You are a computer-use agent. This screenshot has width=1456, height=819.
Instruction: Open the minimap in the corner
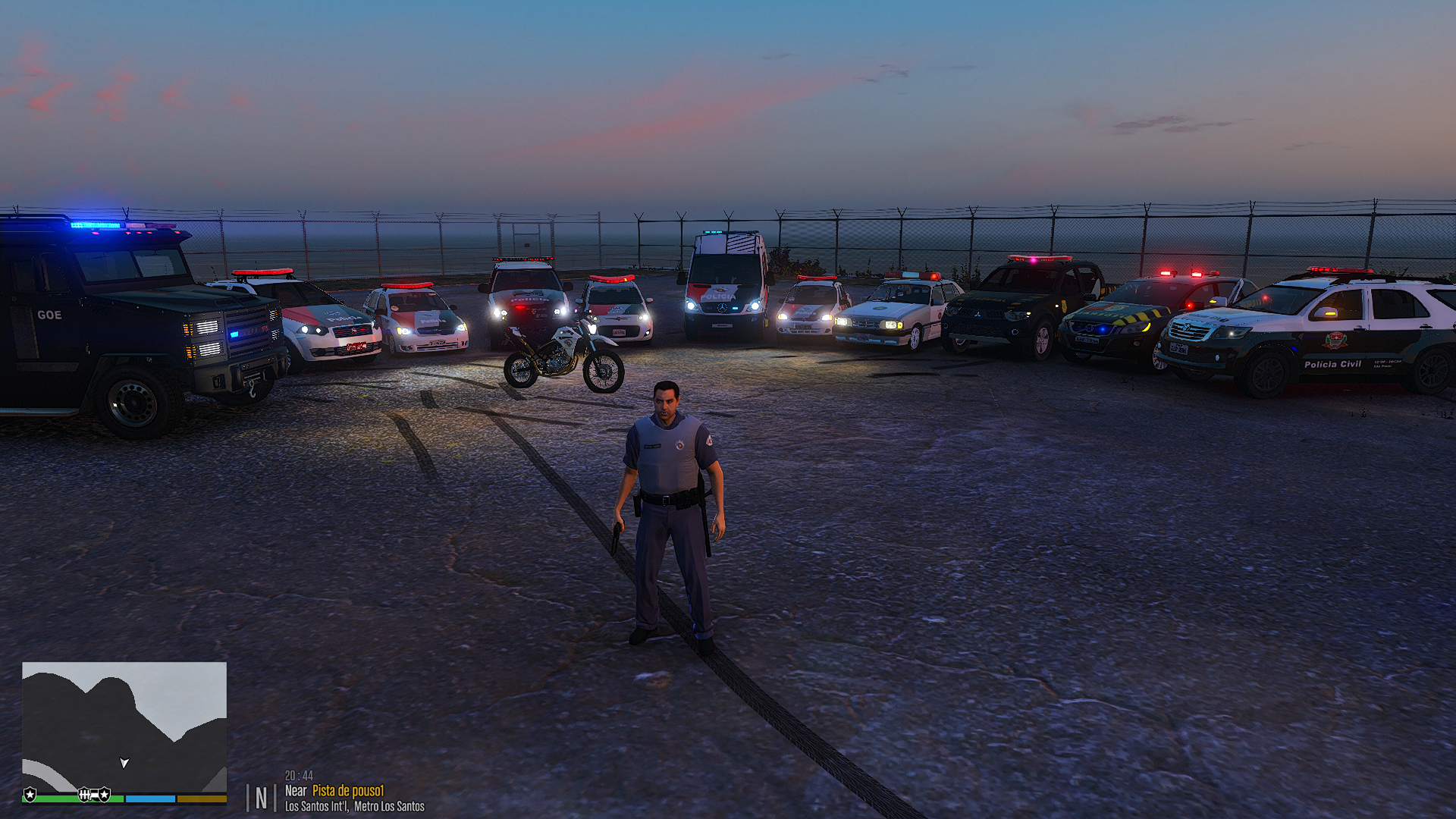[x=124, y=726]
